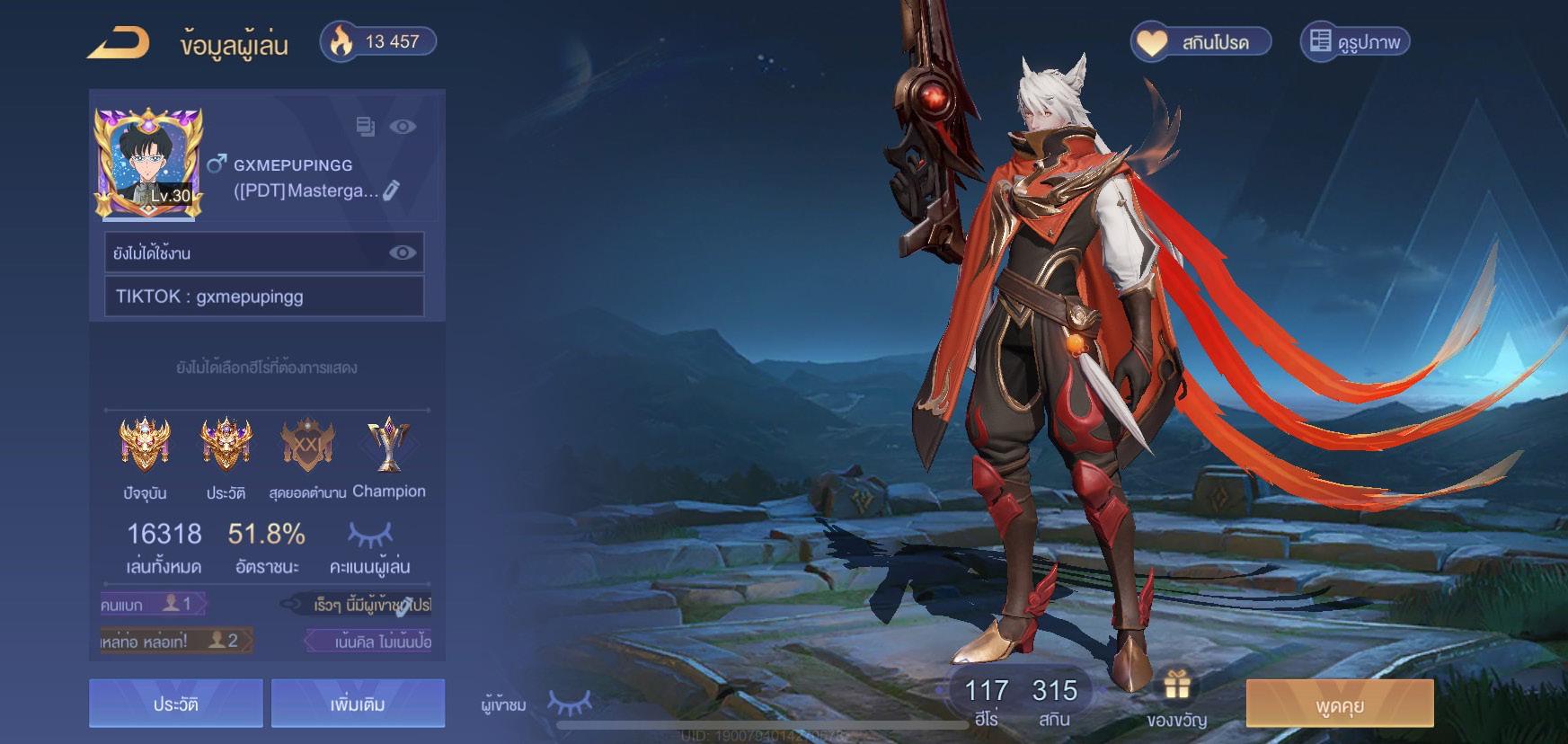The width and height of the screenshot is (1568, 744).
Task: Send a gift via ของขวัญ icon
Action: (x=1176, y=696)
